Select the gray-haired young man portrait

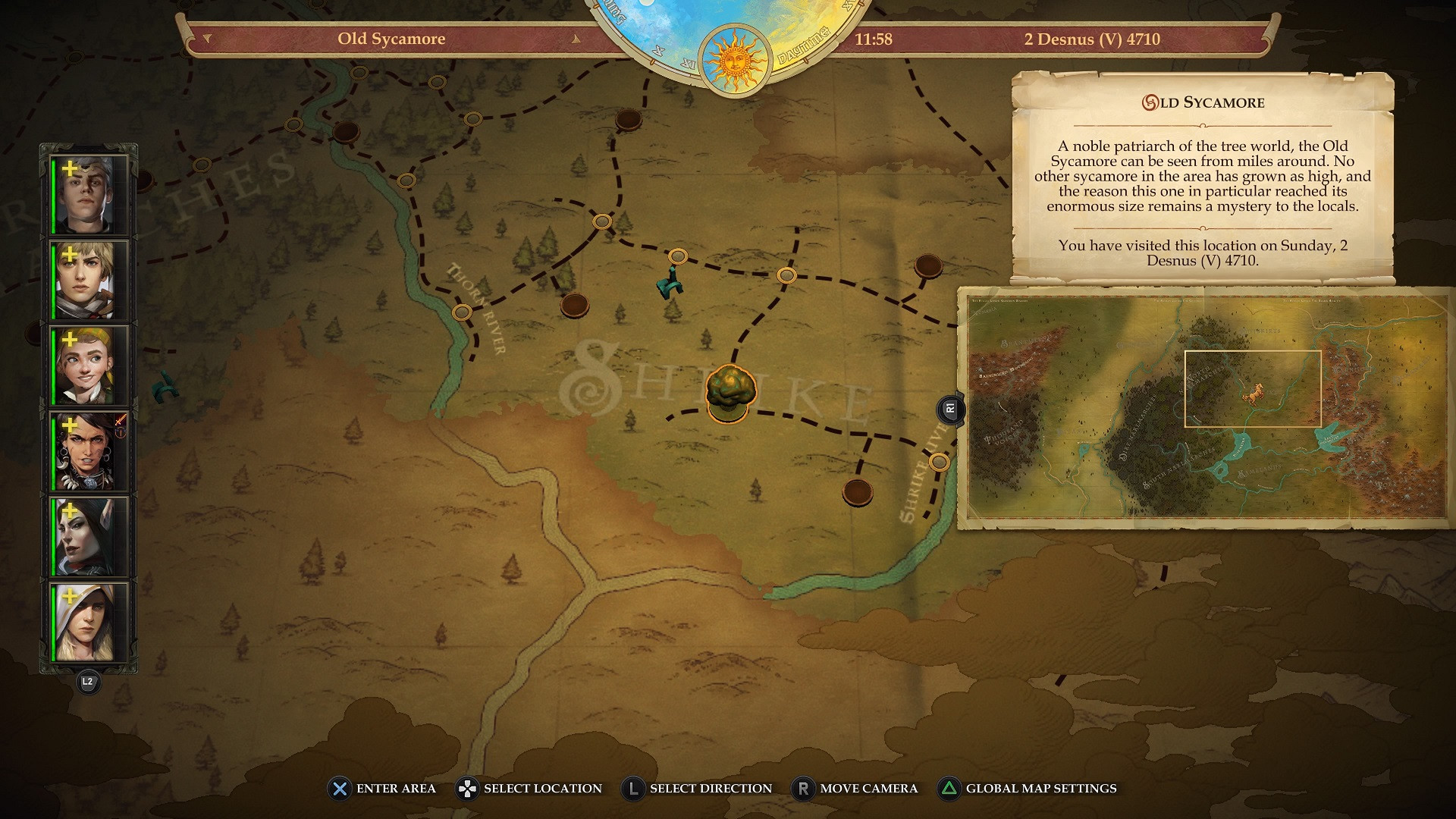pos(87,195)
